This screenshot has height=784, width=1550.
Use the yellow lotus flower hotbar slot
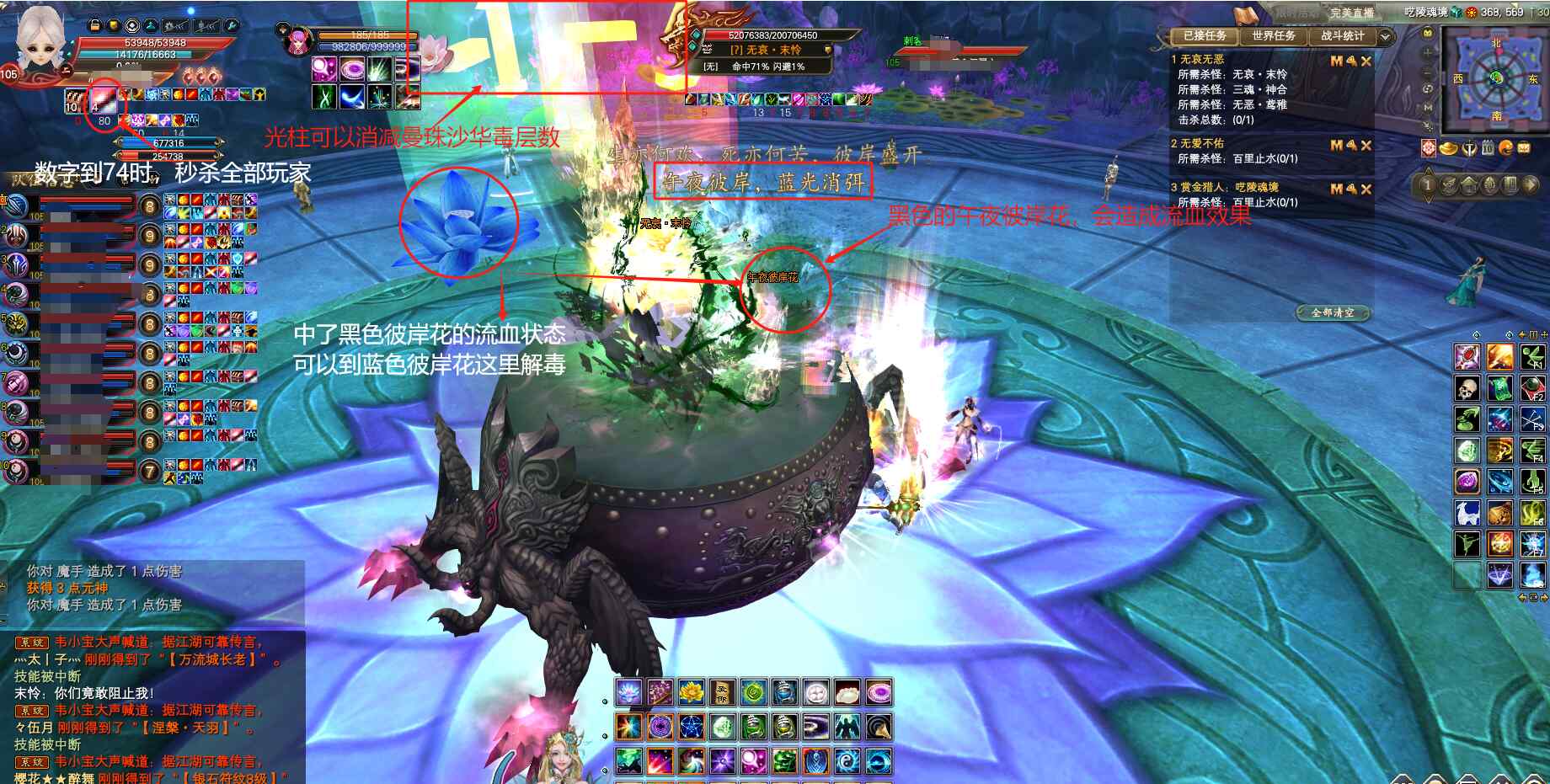click(x=691, y=693)
